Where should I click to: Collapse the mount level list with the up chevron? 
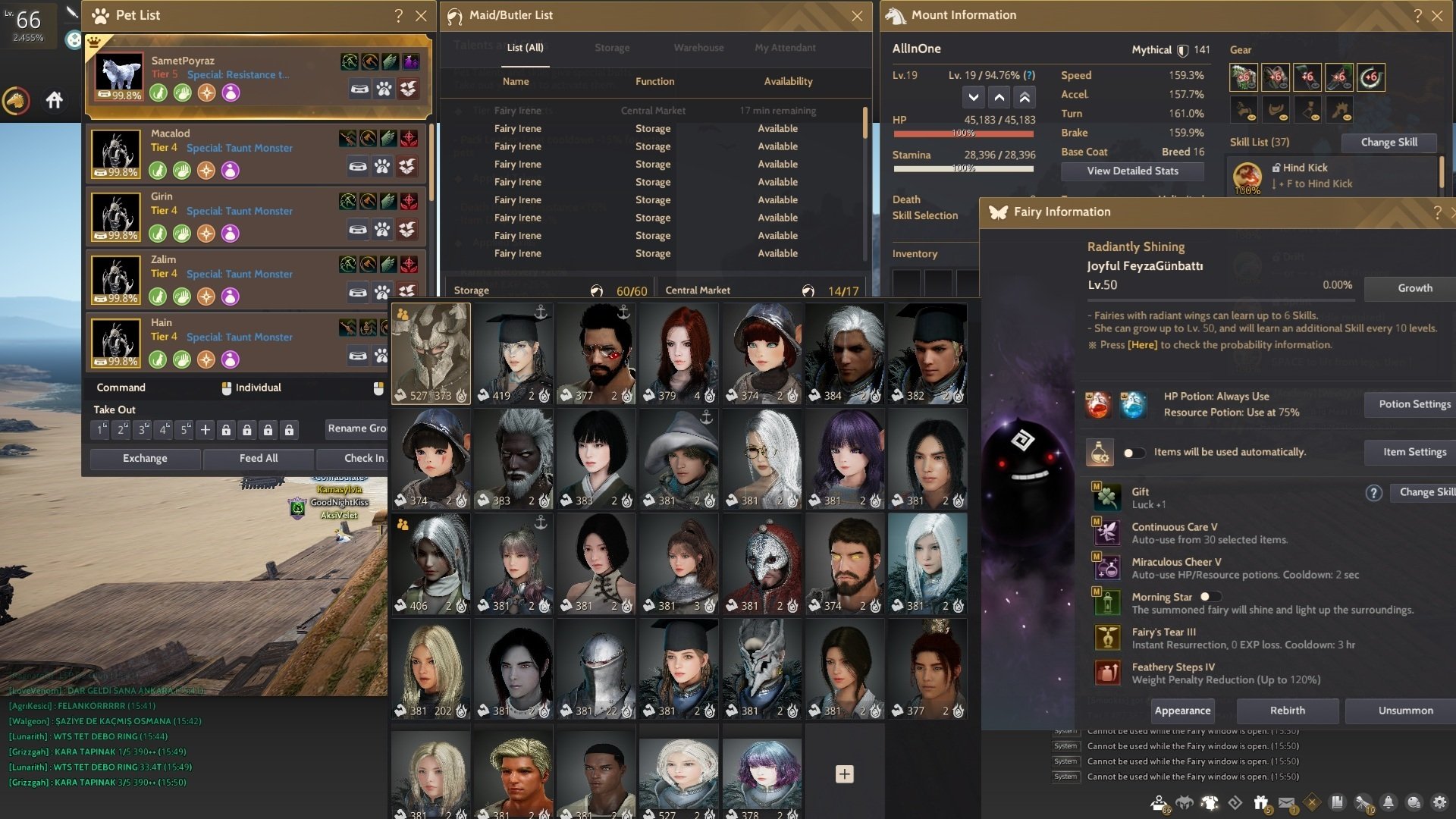pyautogui.click(x=999, y=97)
